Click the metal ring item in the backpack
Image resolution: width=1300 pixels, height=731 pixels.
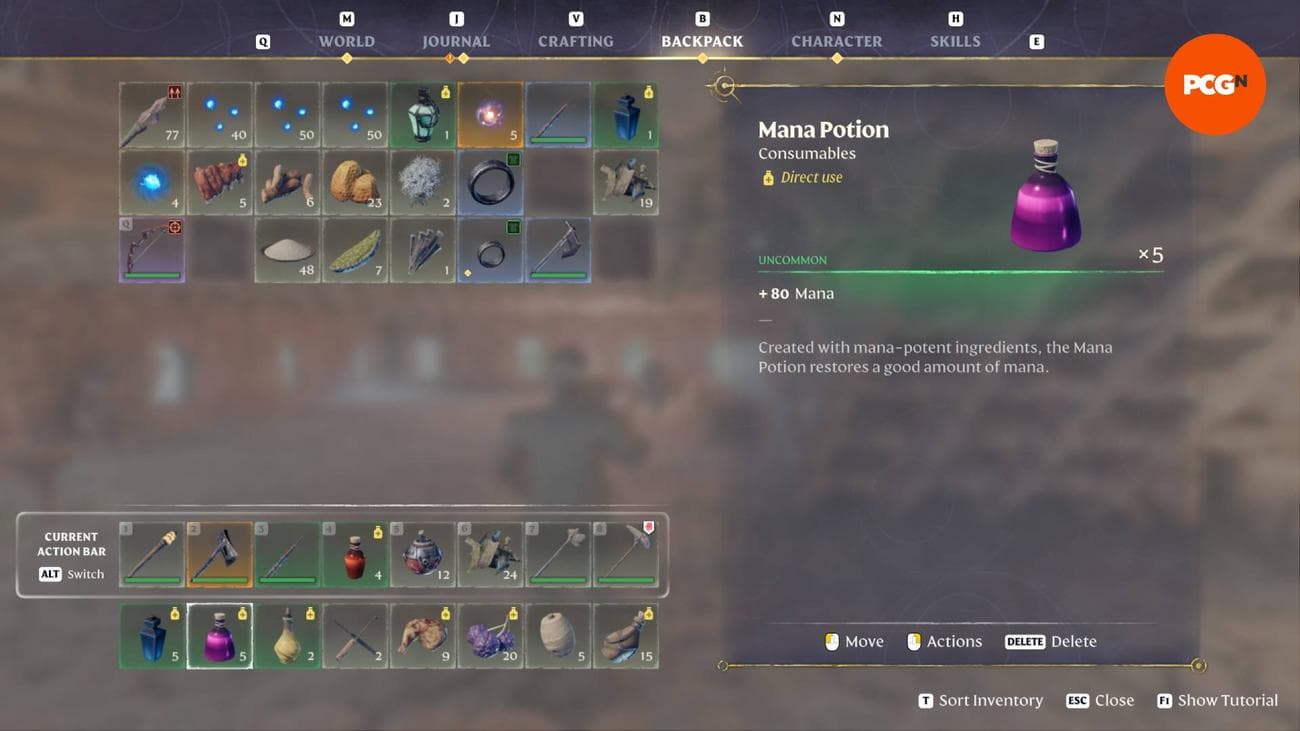pos(491,182)
